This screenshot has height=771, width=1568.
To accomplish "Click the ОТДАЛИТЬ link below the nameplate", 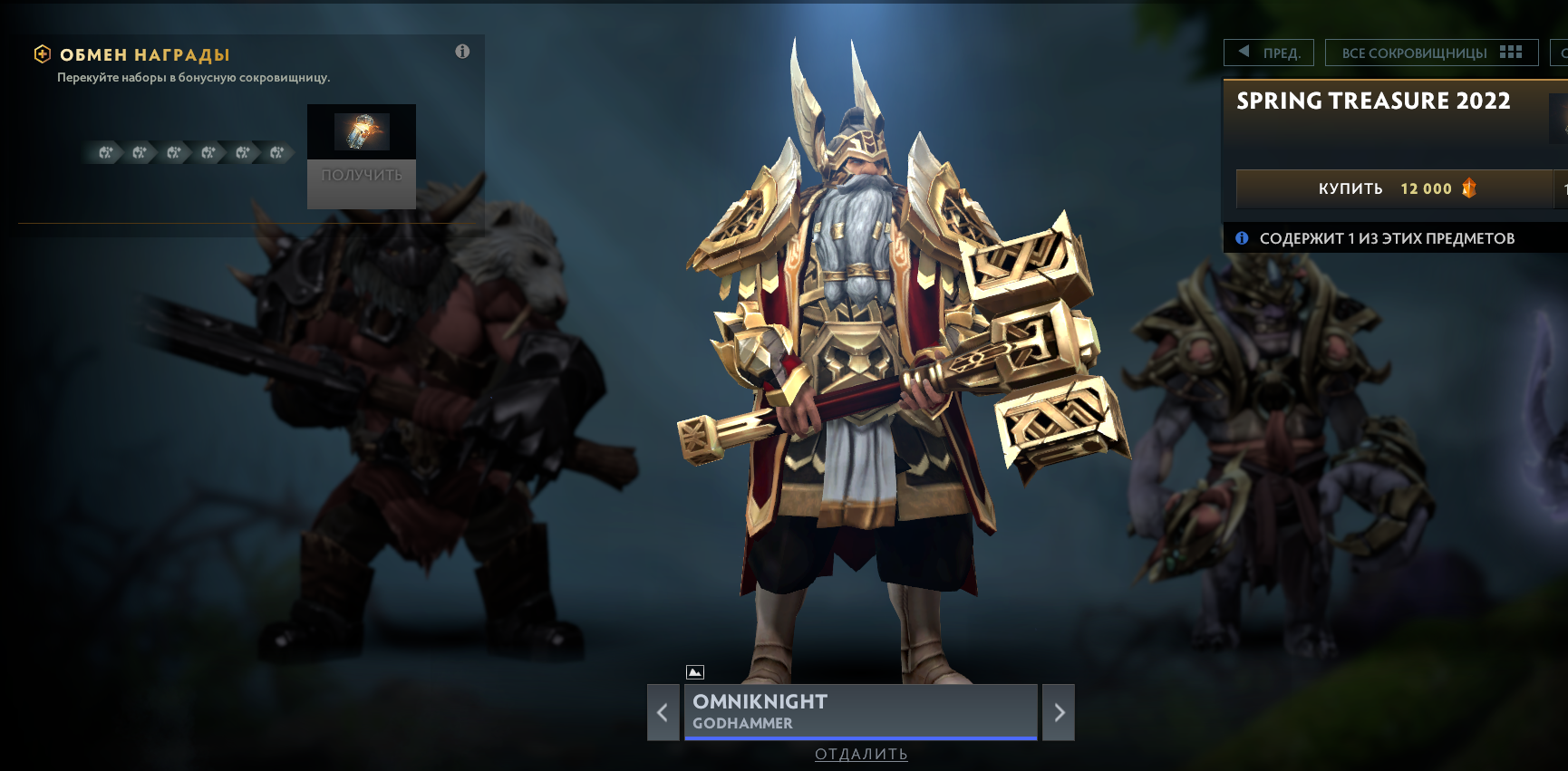I will point(860,754).
